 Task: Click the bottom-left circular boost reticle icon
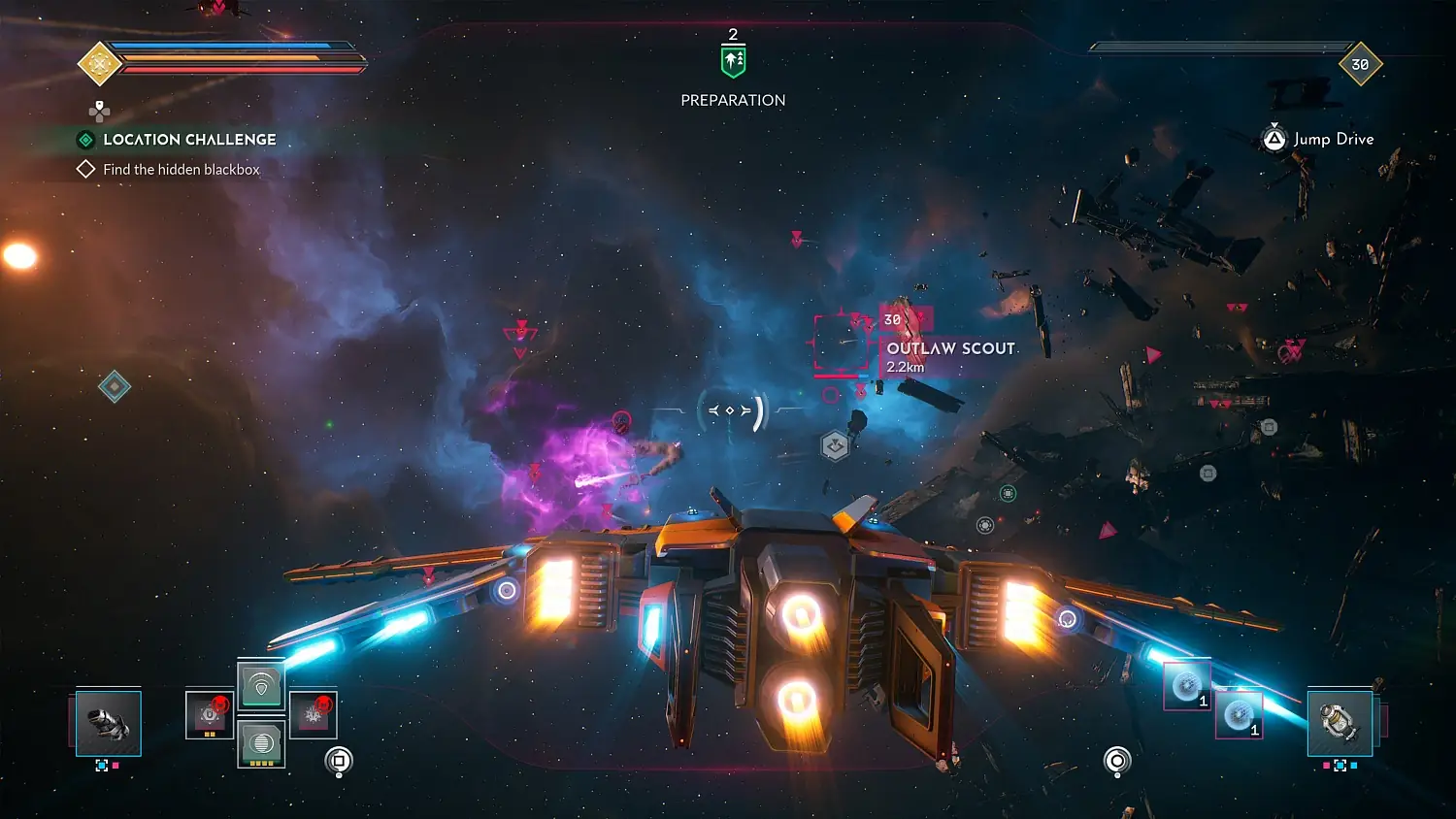point(338,762)
